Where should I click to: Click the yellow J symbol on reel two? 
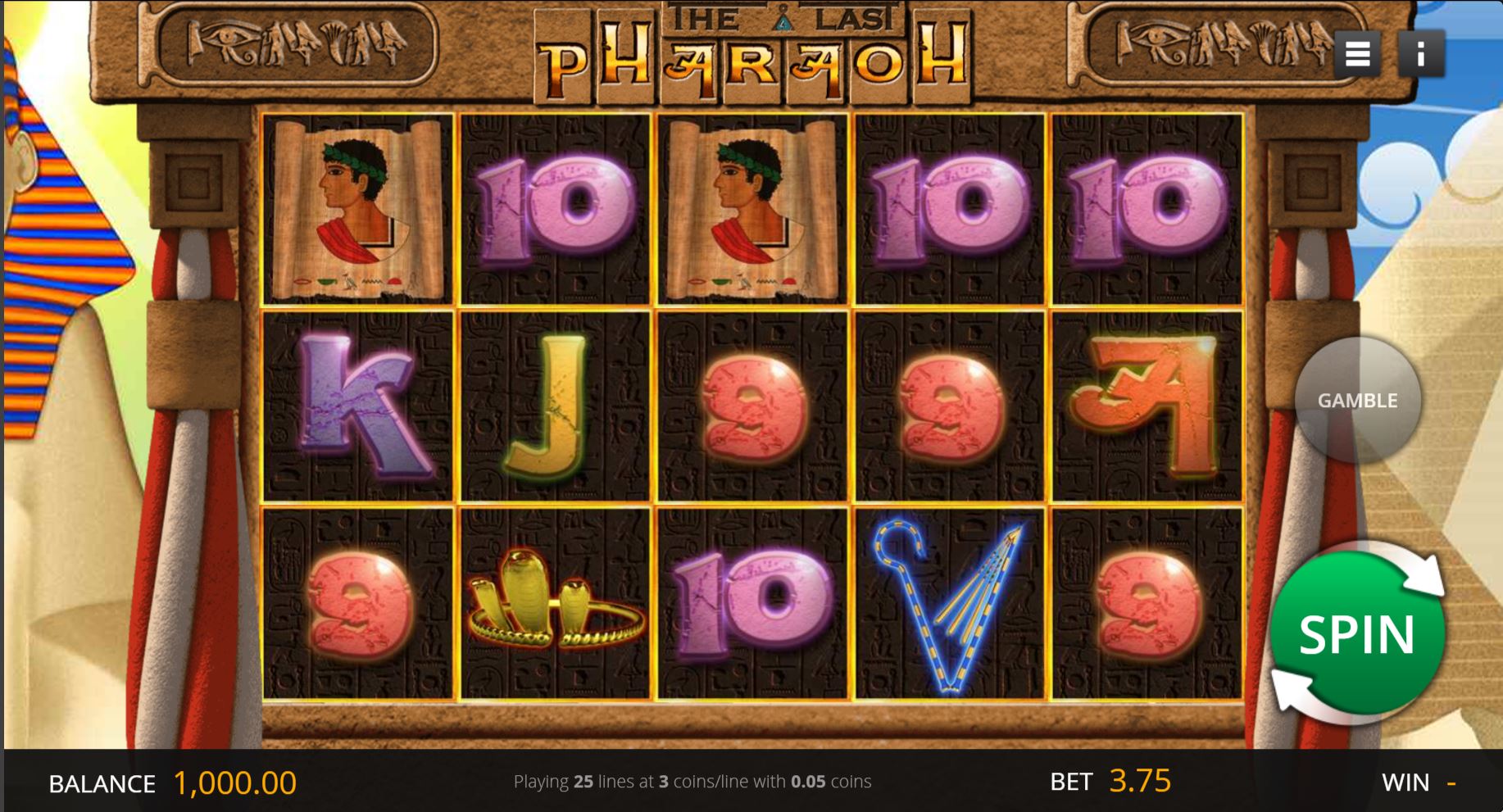[x=556, y=407]
